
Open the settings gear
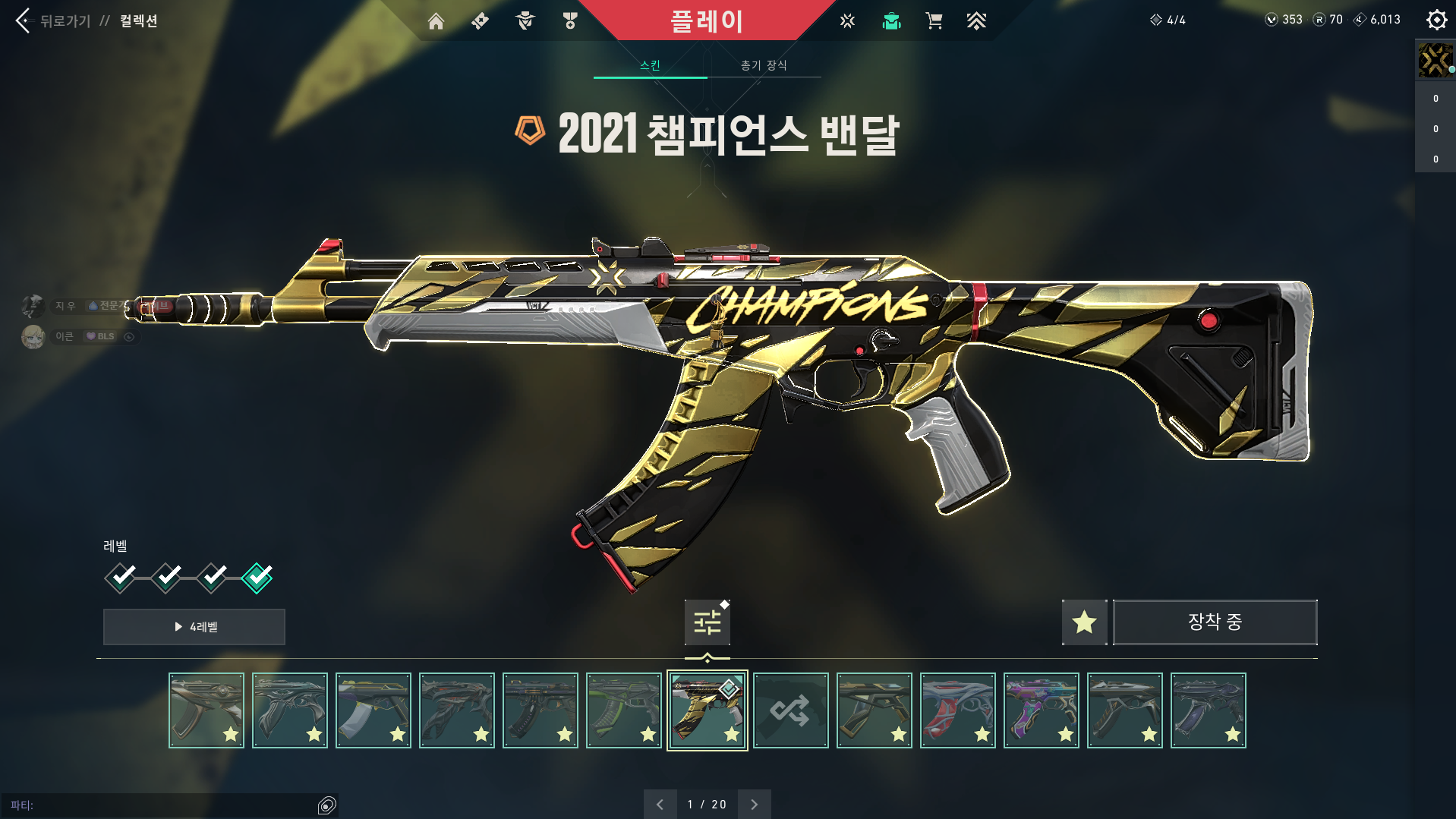1436,19
